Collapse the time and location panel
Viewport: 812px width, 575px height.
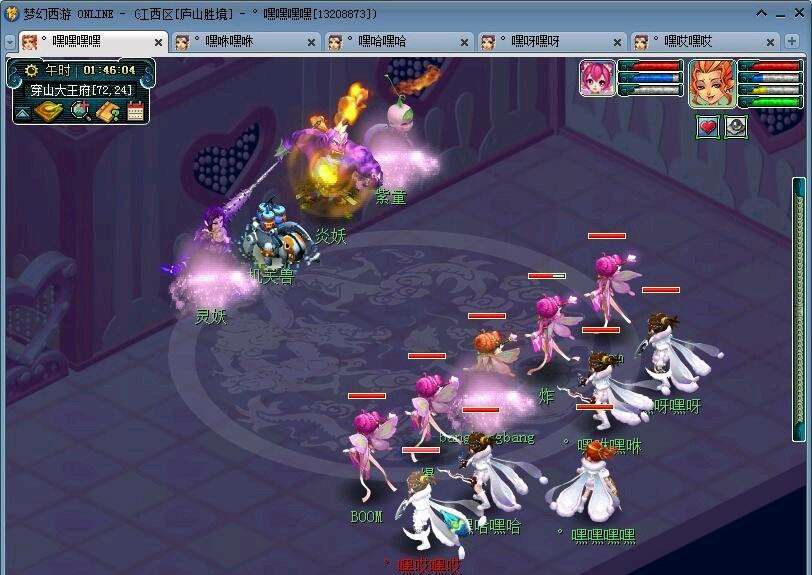22,112
